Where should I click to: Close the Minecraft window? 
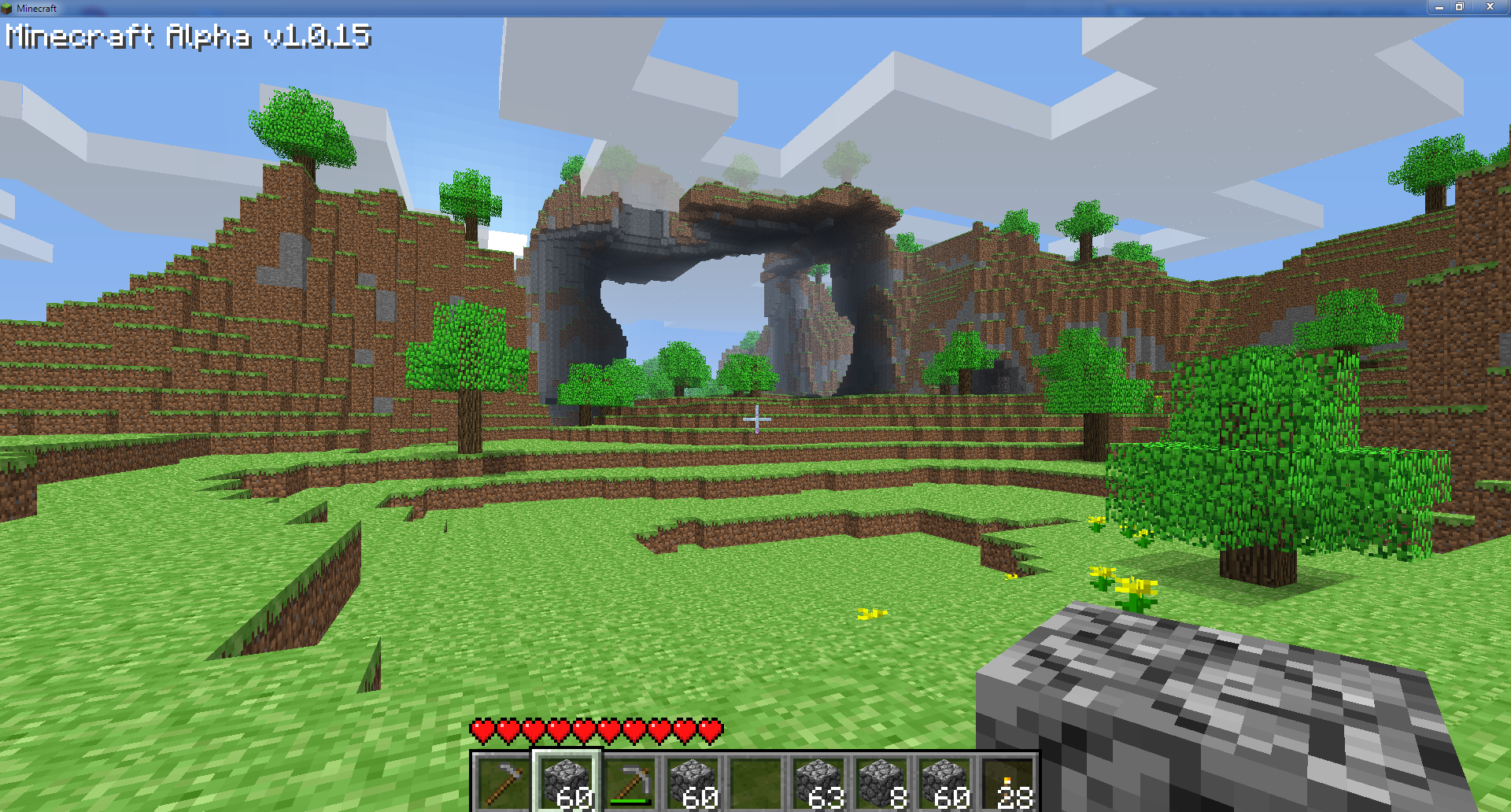pyautogui.click(x=1490, y=7)
